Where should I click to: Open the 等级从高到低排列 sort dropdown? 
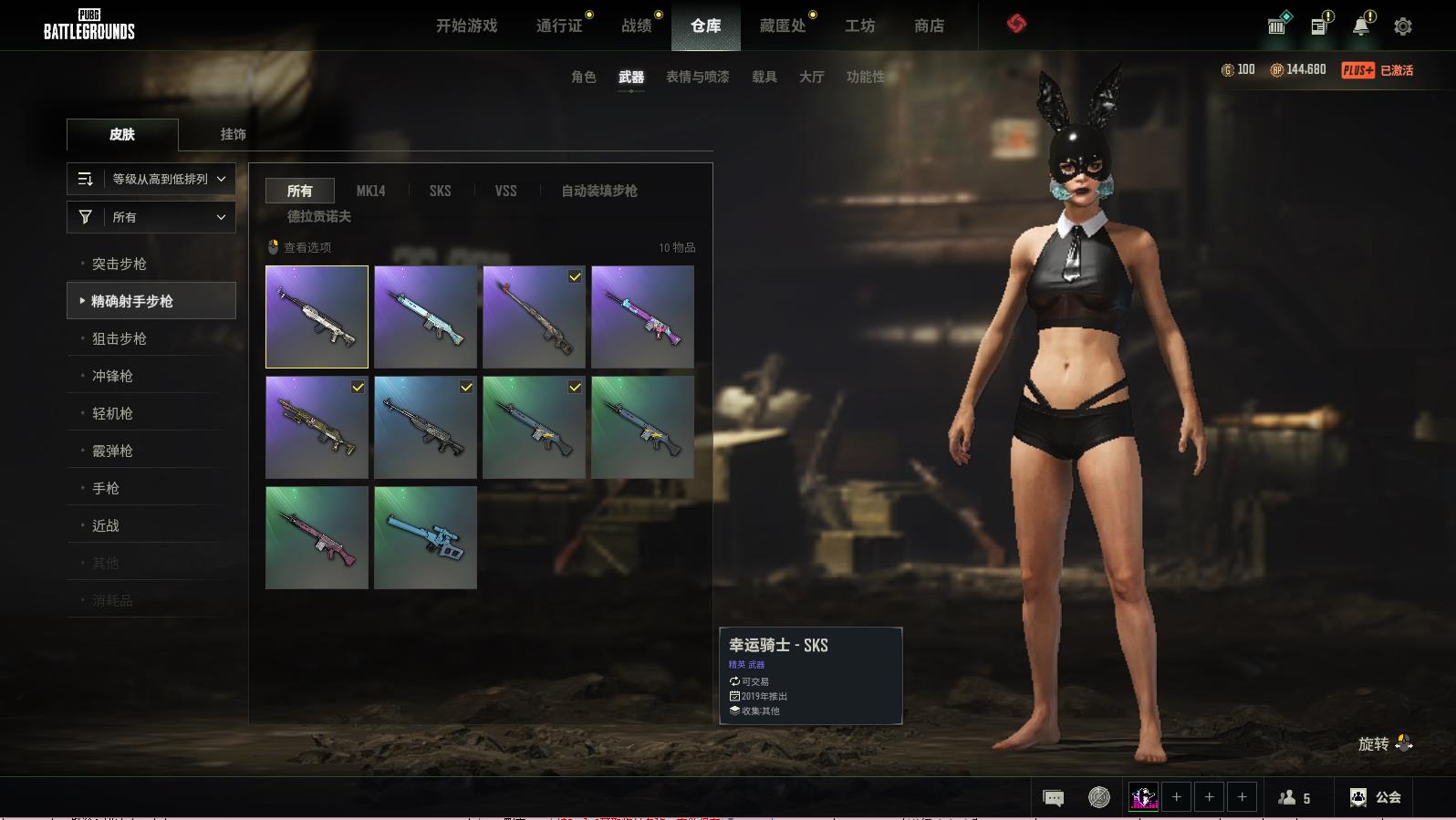tap(151, 179)
